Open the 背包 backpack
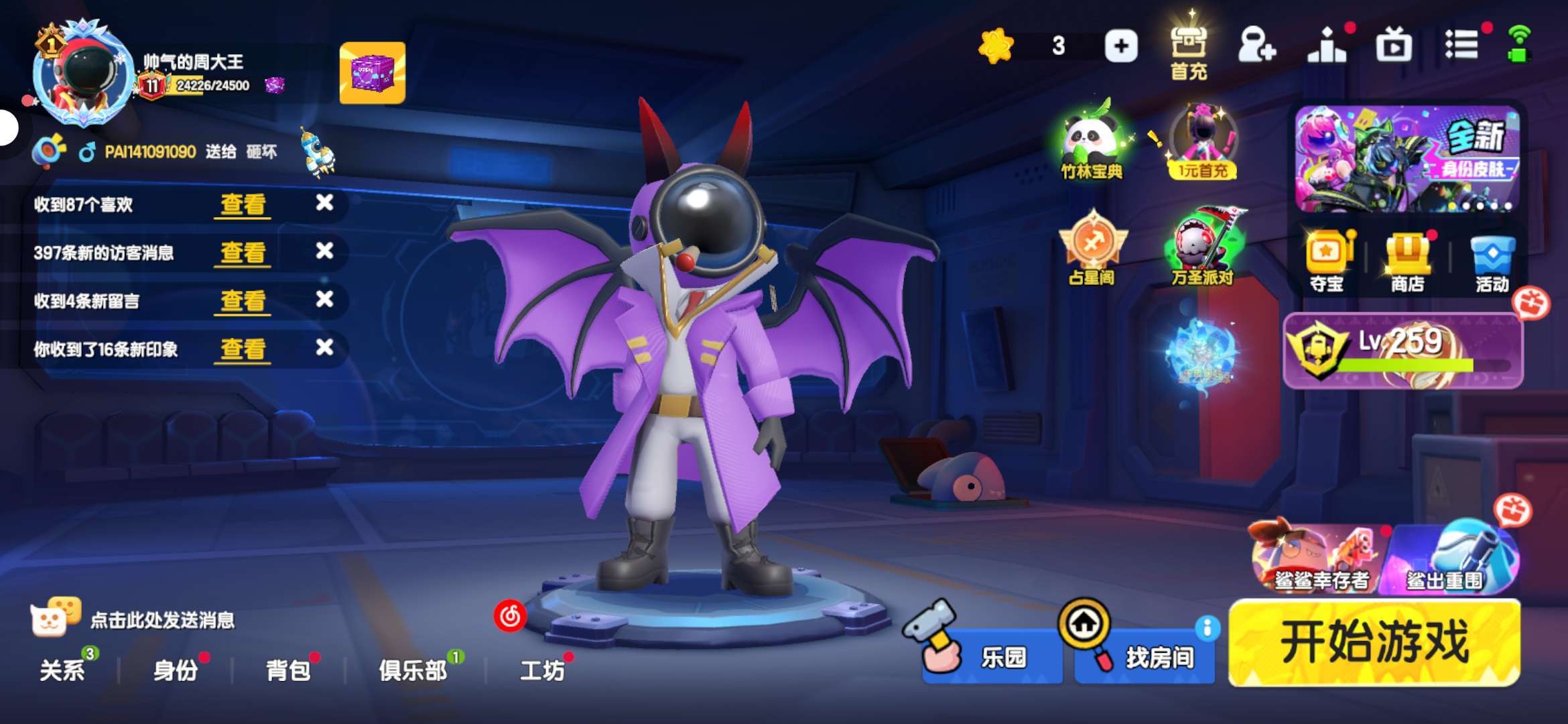Image resolution: width=1568 pixels, height=724 pixels. tap(288, 670)
